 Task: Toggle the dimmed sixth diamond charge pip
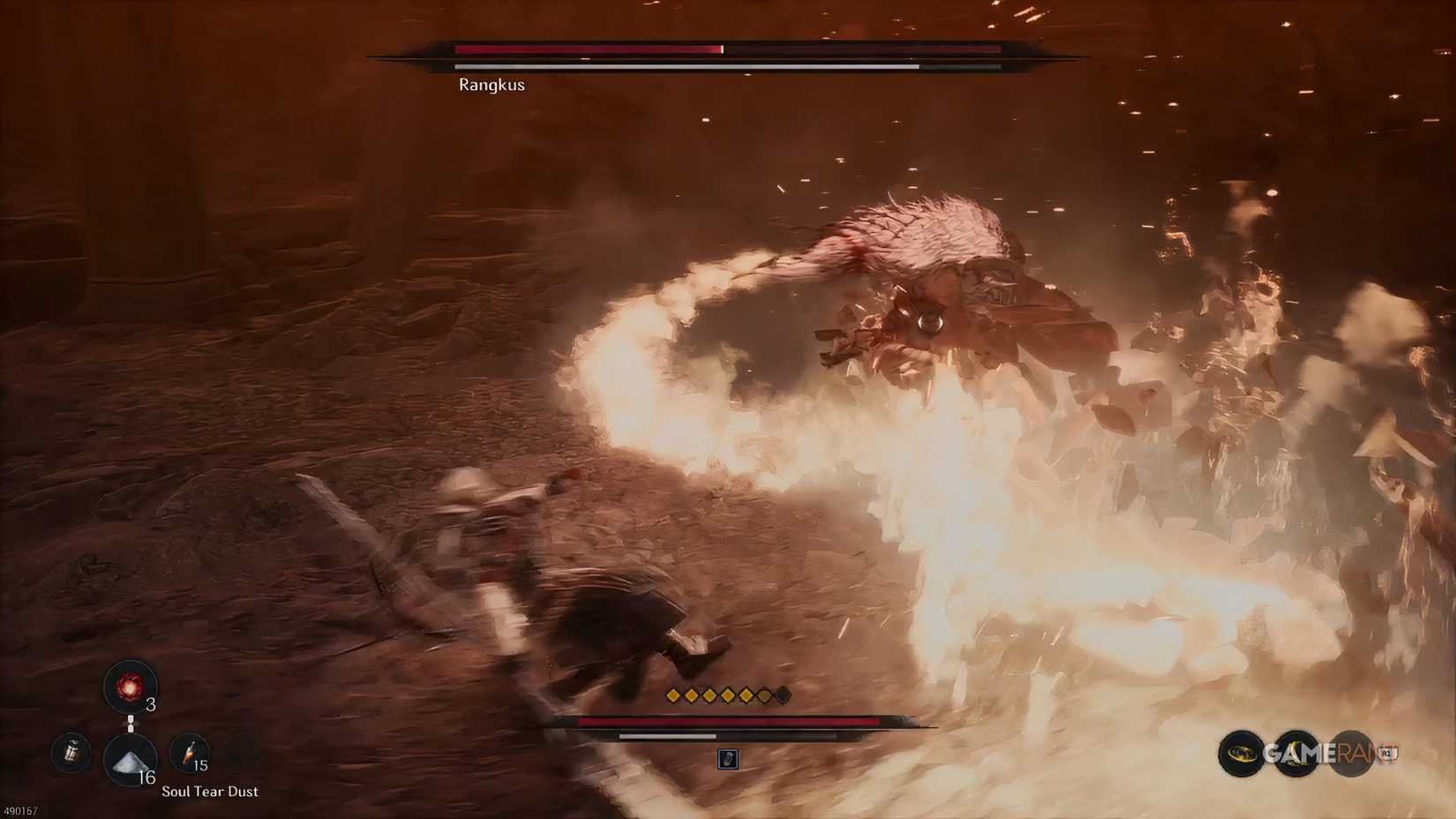point(762,696)
